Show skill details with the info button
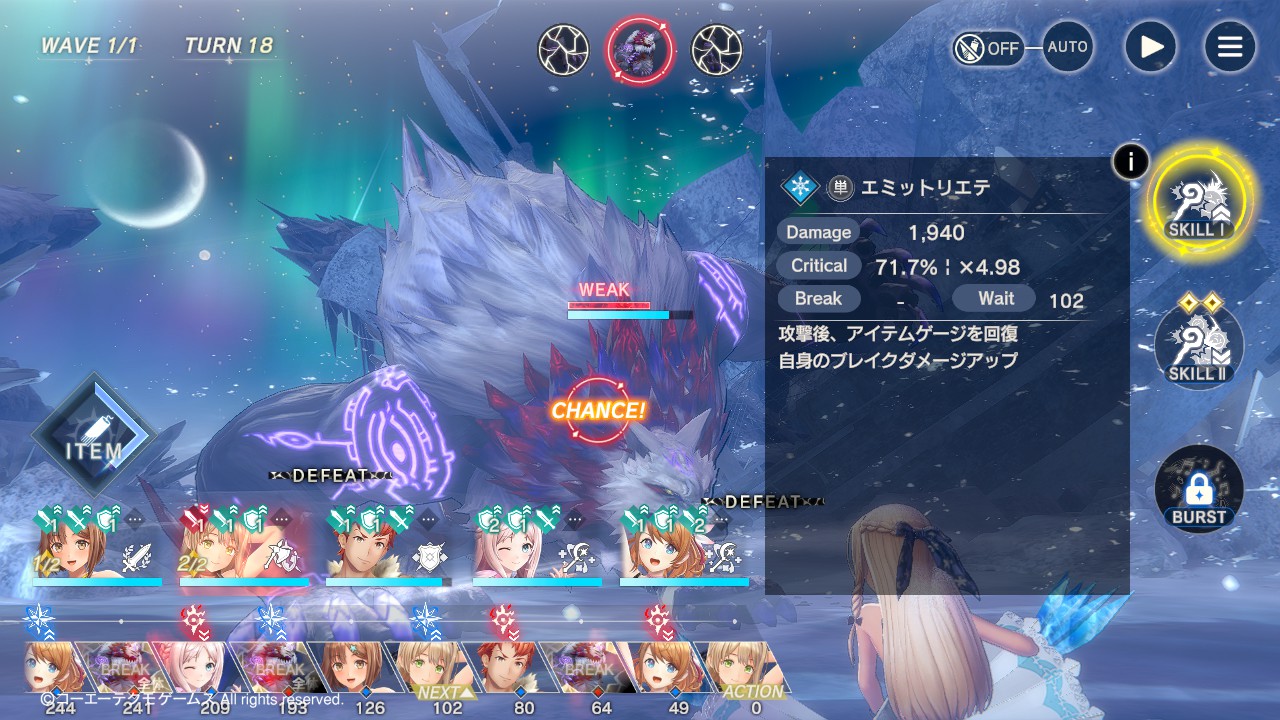The image size is (1280, 720). pyautogui.click(x=1130, y=161)
